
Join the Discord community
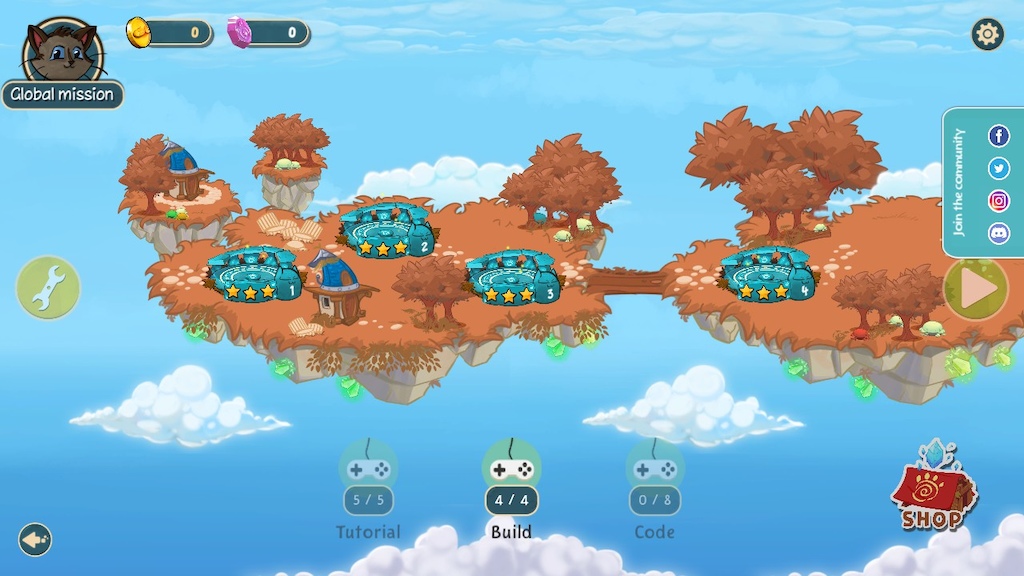pyautogui.click(x=998, y=234)
